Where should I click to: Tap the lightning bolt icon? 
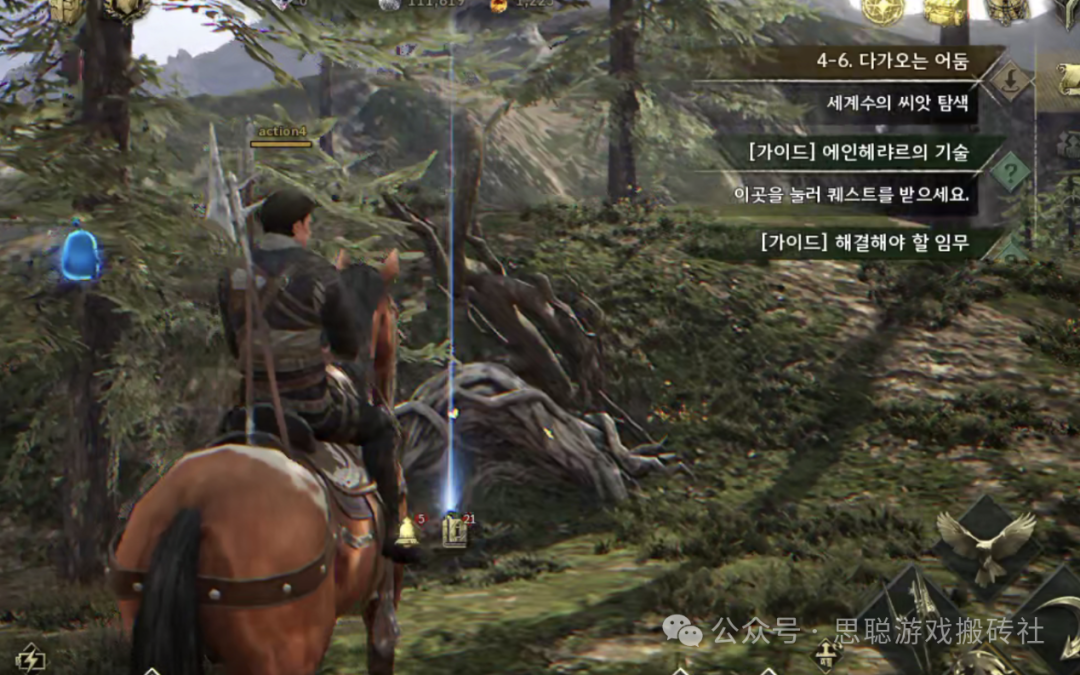pos(31,658)
